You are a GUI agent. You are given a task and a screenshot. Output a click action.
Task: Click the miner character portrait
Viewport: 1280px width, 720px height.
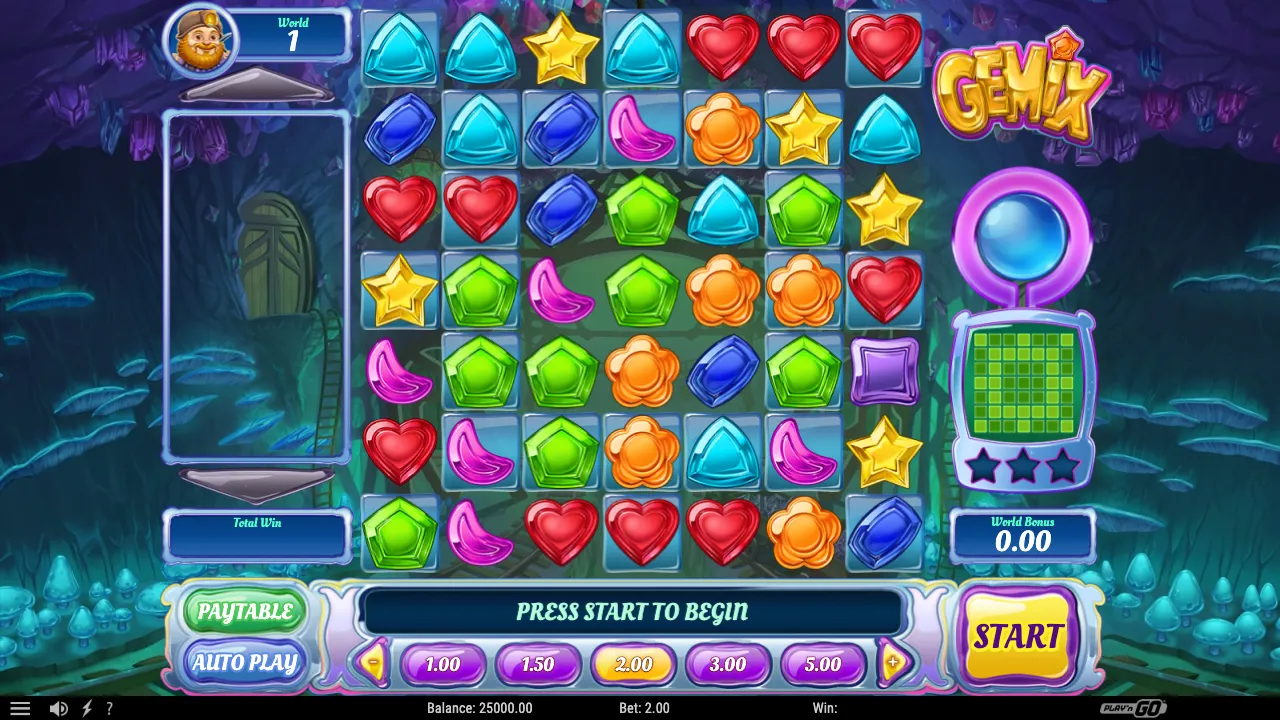(x=201, y=41)
